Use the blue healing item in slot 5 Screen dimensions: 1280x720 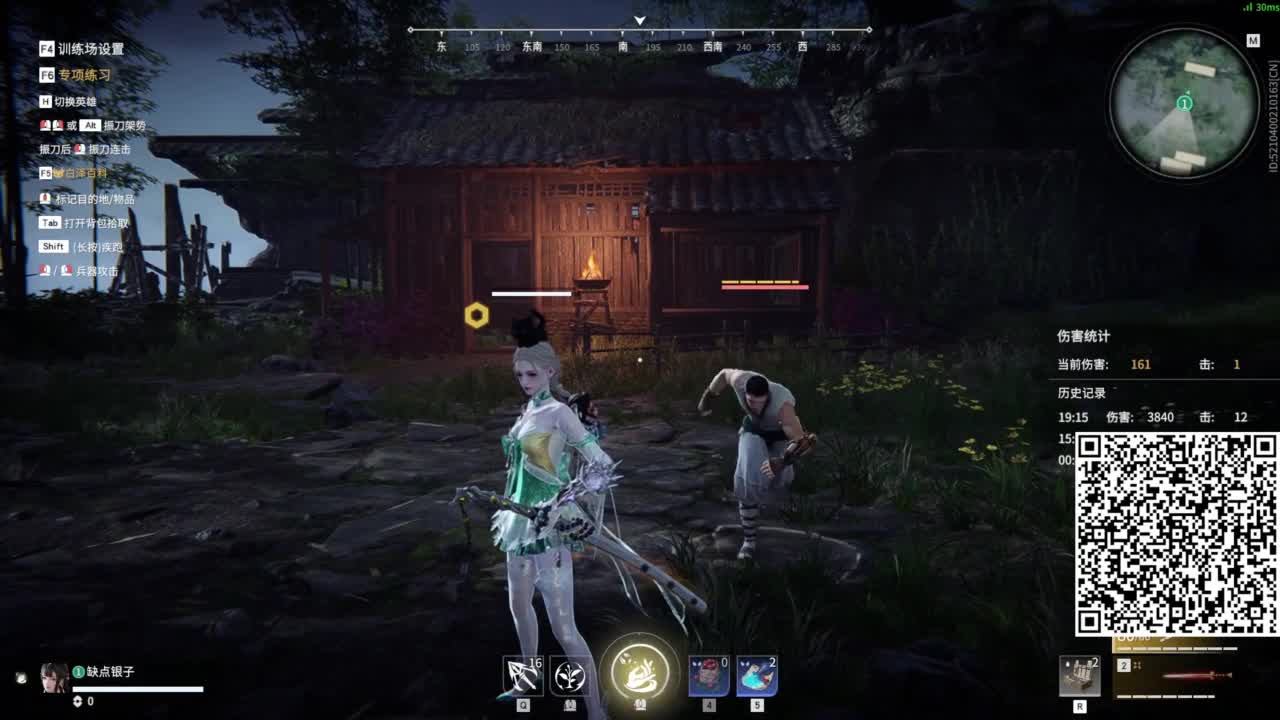pyautogui.click(x=756, y=677)
